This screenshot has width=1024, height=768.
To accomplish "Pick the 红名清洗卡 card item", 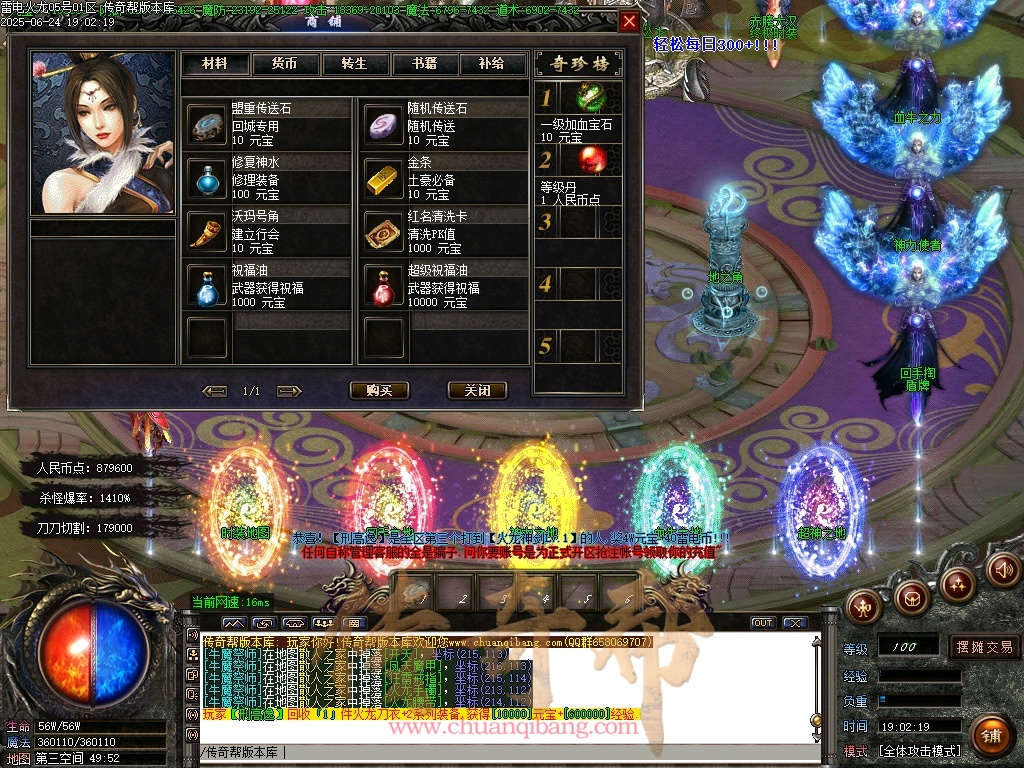I will 384,232.
